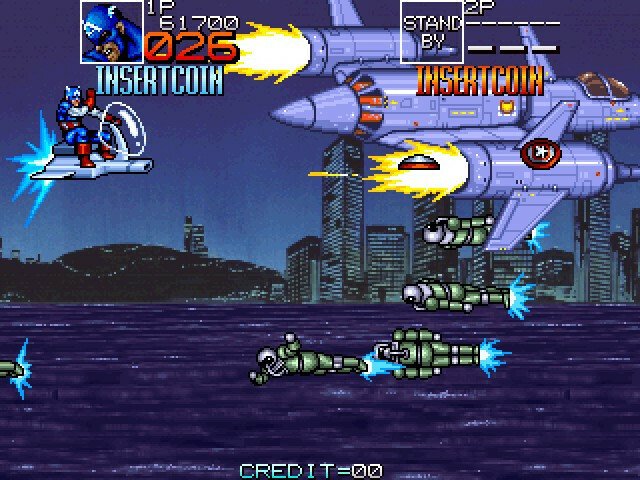The image size is (640, 480).
Task: Click the orange INSERT COIN text for player two
Action: click(x=479, y=77)
